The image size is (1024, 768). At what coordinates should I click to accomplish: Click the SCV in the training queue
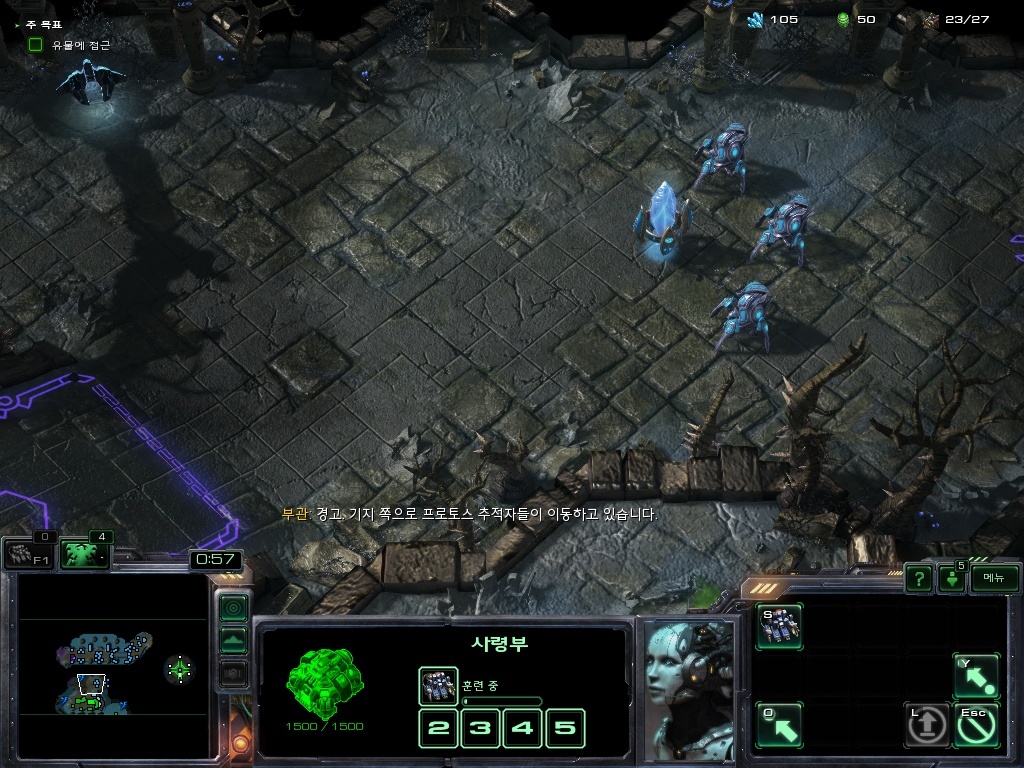(438, 686)
